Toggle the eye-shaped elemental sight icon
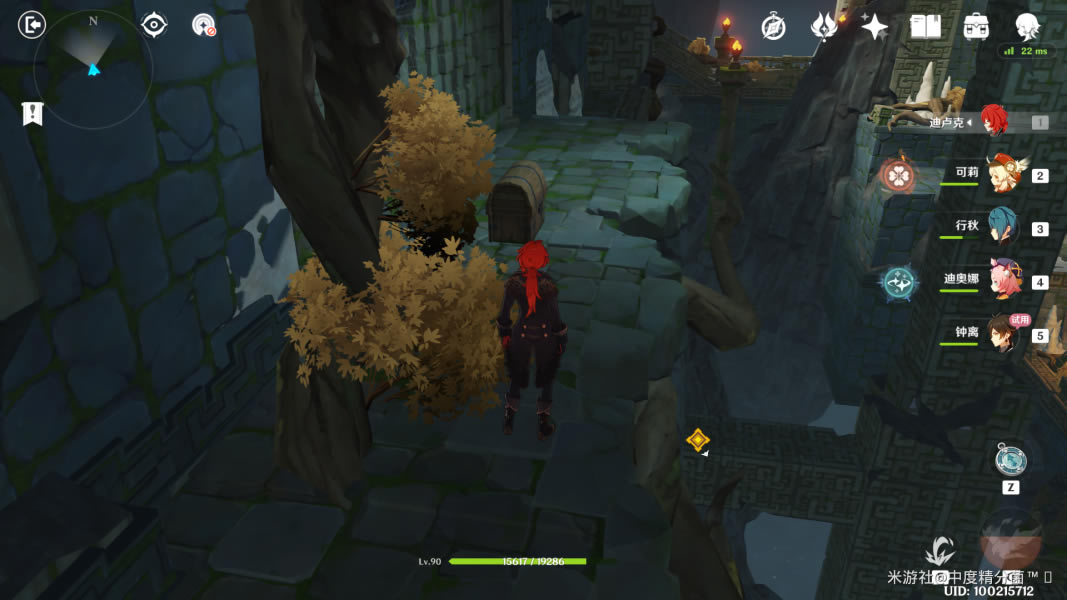1067x600 pixels. coord(154,25)
